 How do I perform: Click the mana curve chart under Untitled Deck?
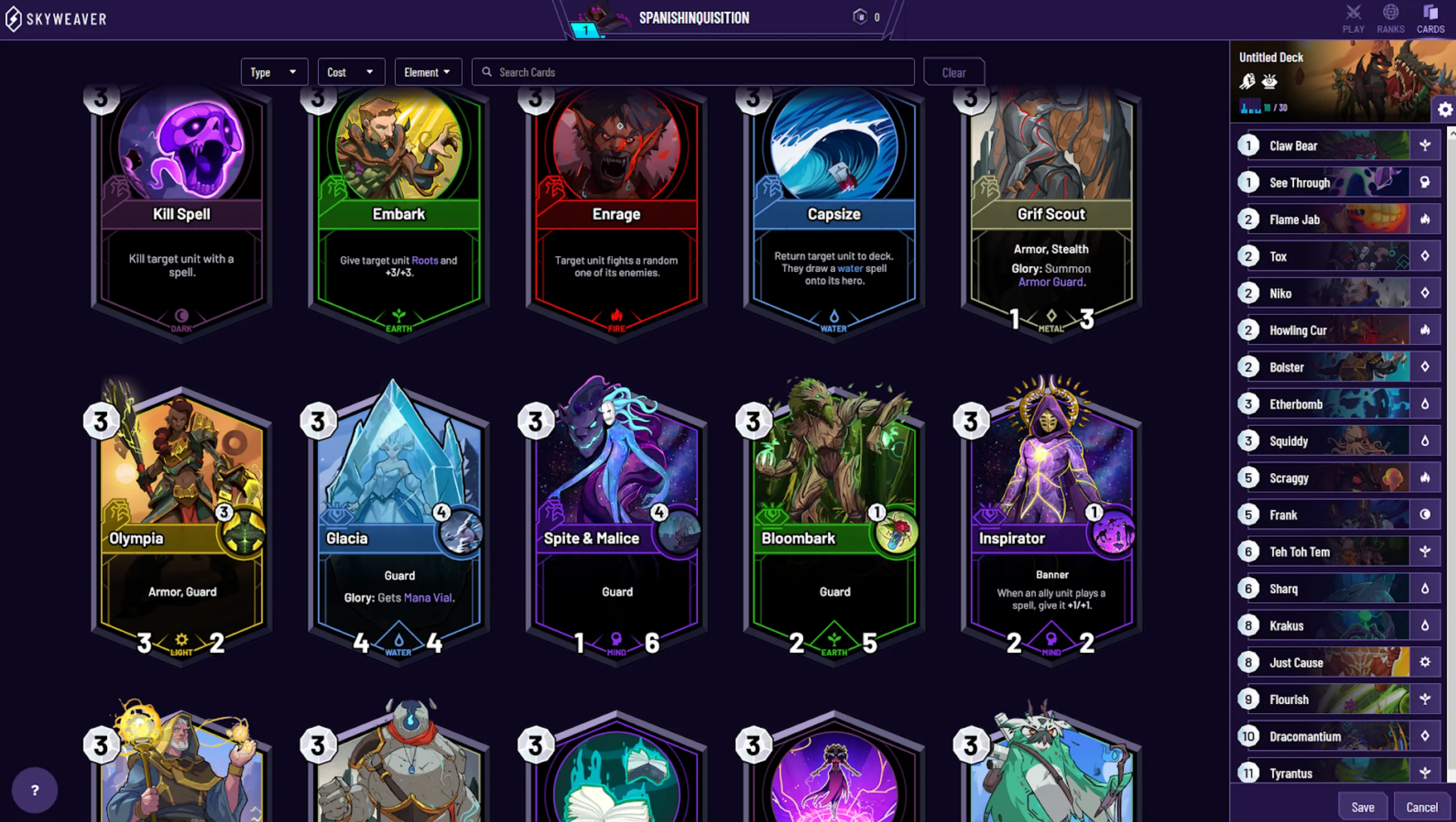tap(1249, 106)
